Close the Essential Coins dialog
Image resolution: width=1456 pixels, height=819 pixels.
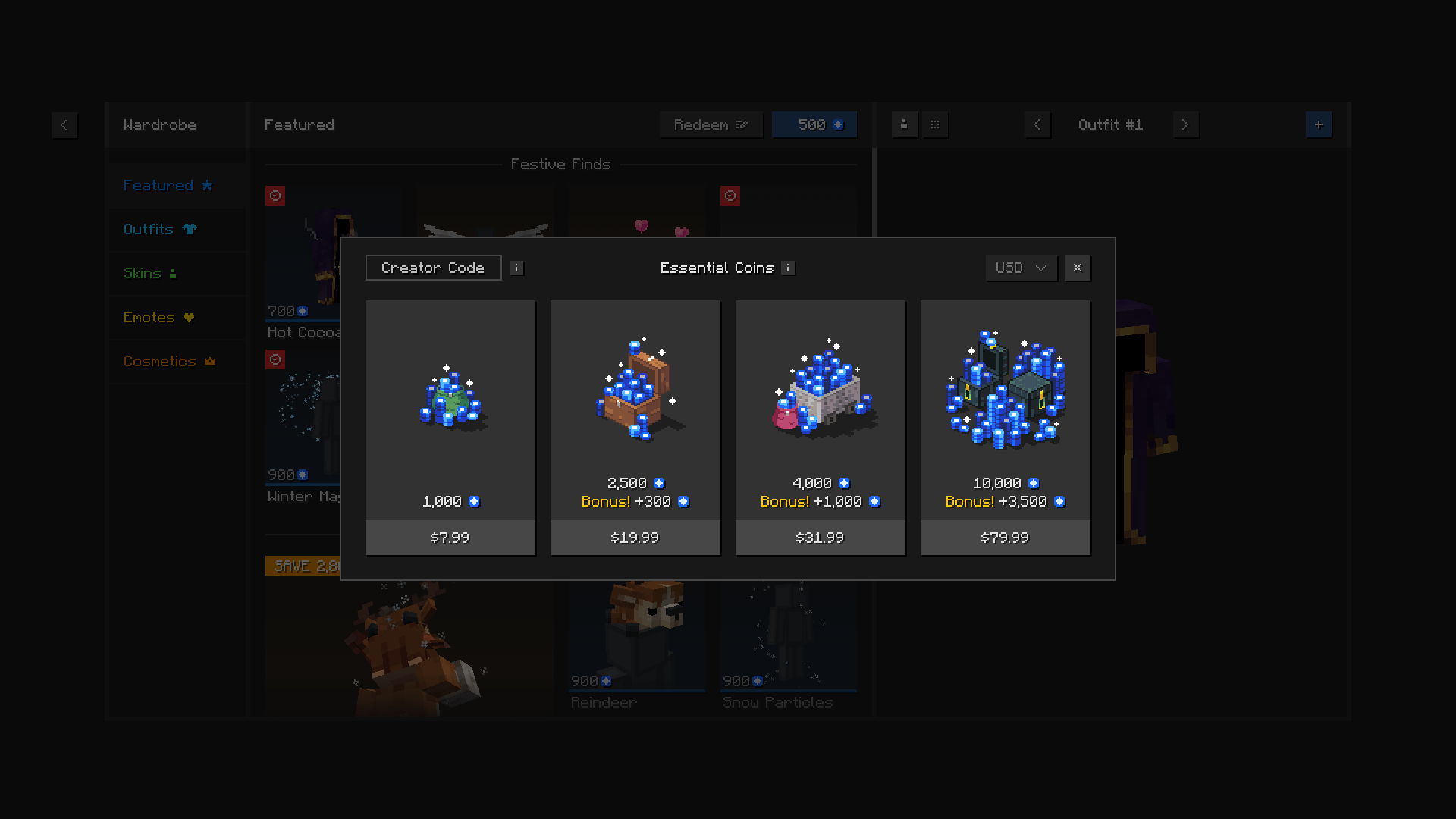[1078, 268]
